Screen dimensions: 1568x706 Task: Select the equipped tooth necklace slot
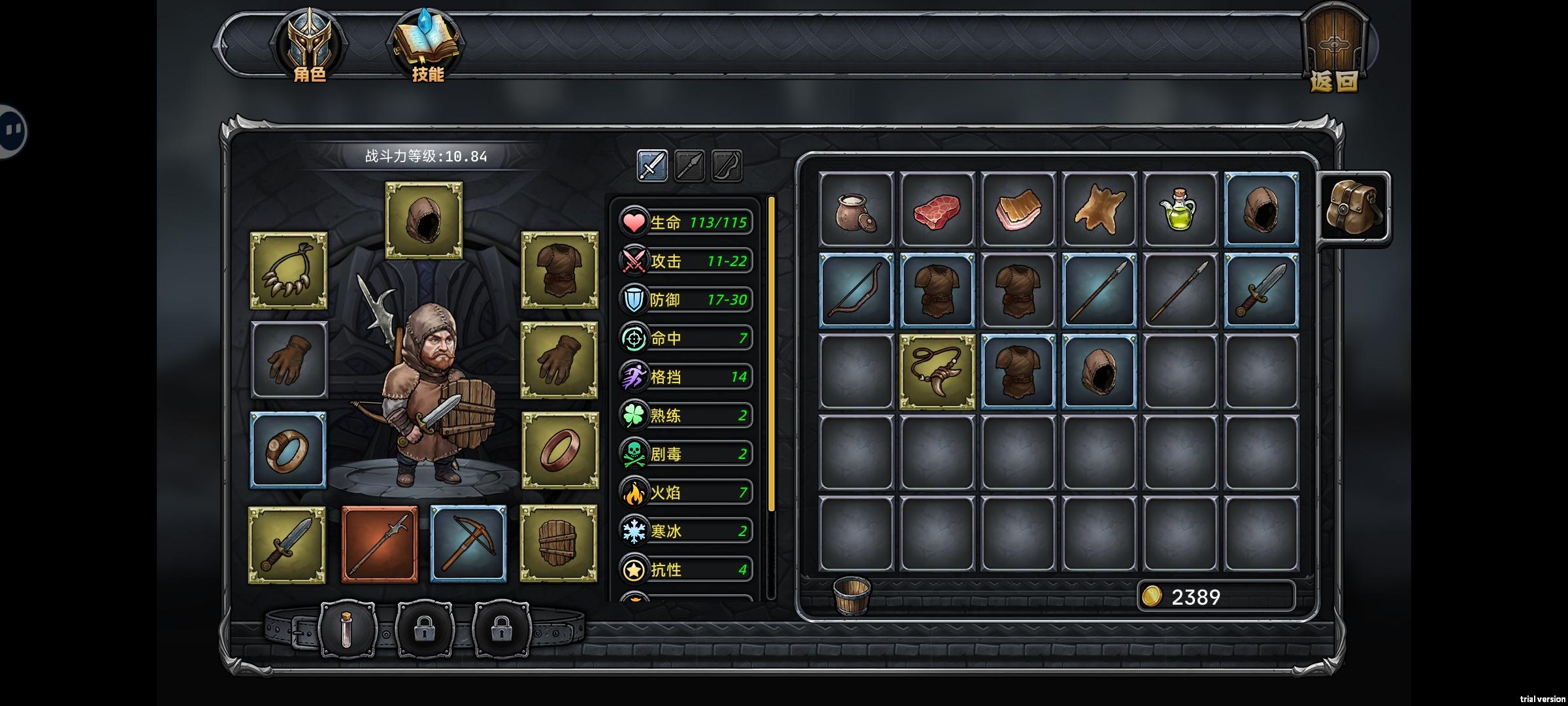tap(288, 271)
